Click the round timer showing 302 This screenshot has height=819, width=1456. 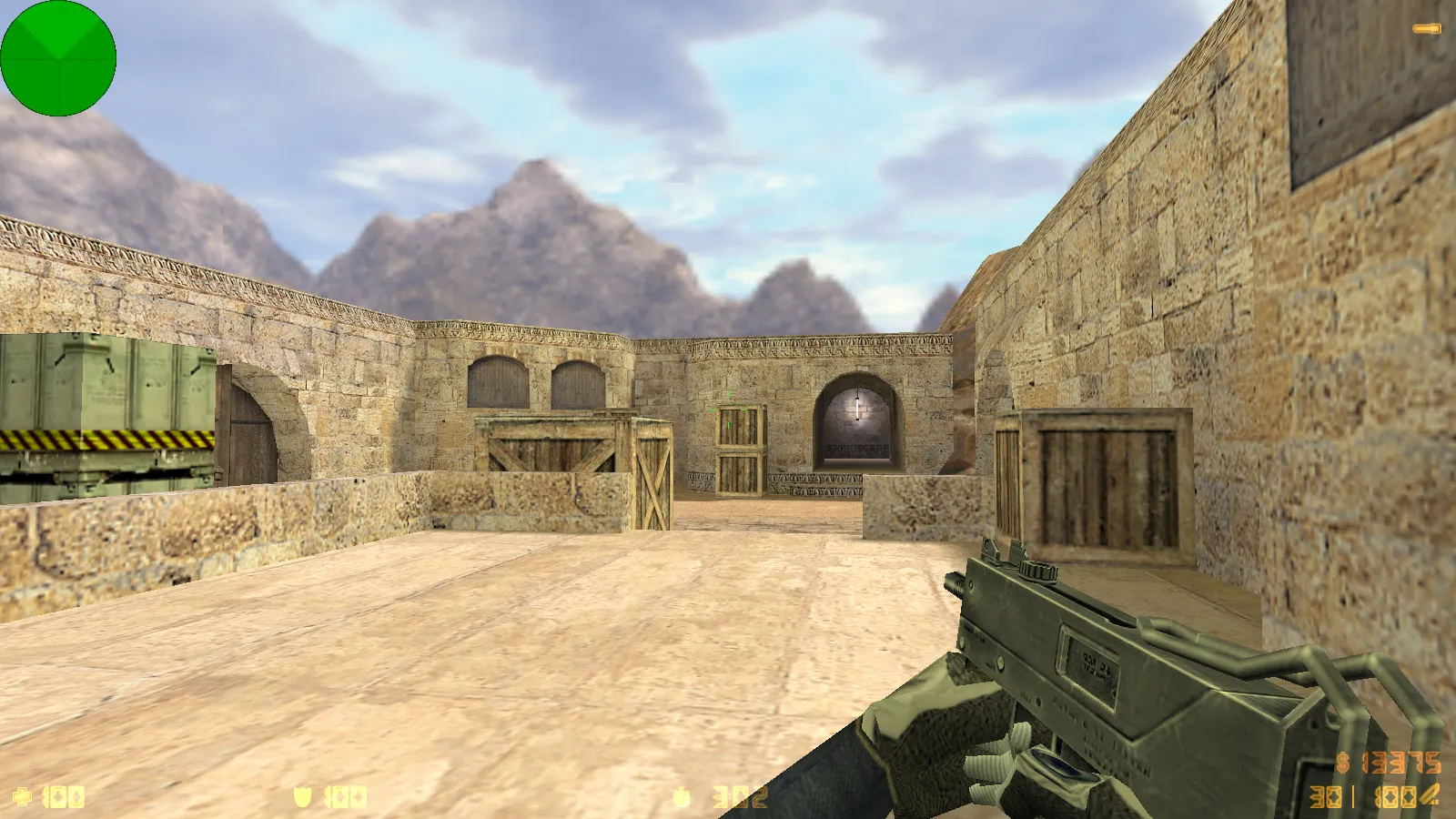(x=739, y=796)
